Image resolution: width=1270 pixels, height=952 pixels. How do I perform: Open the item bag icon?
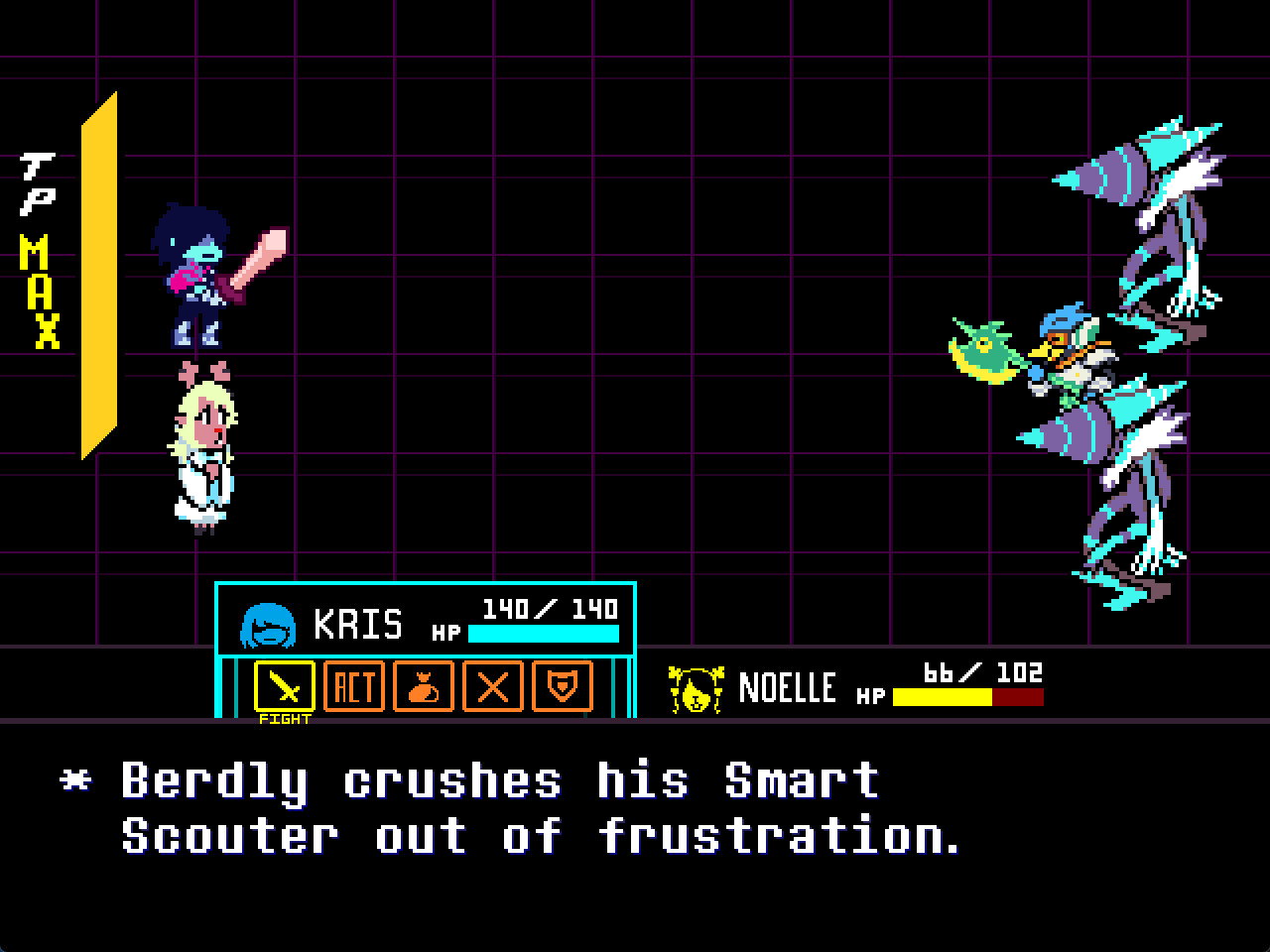pos(422,685)
